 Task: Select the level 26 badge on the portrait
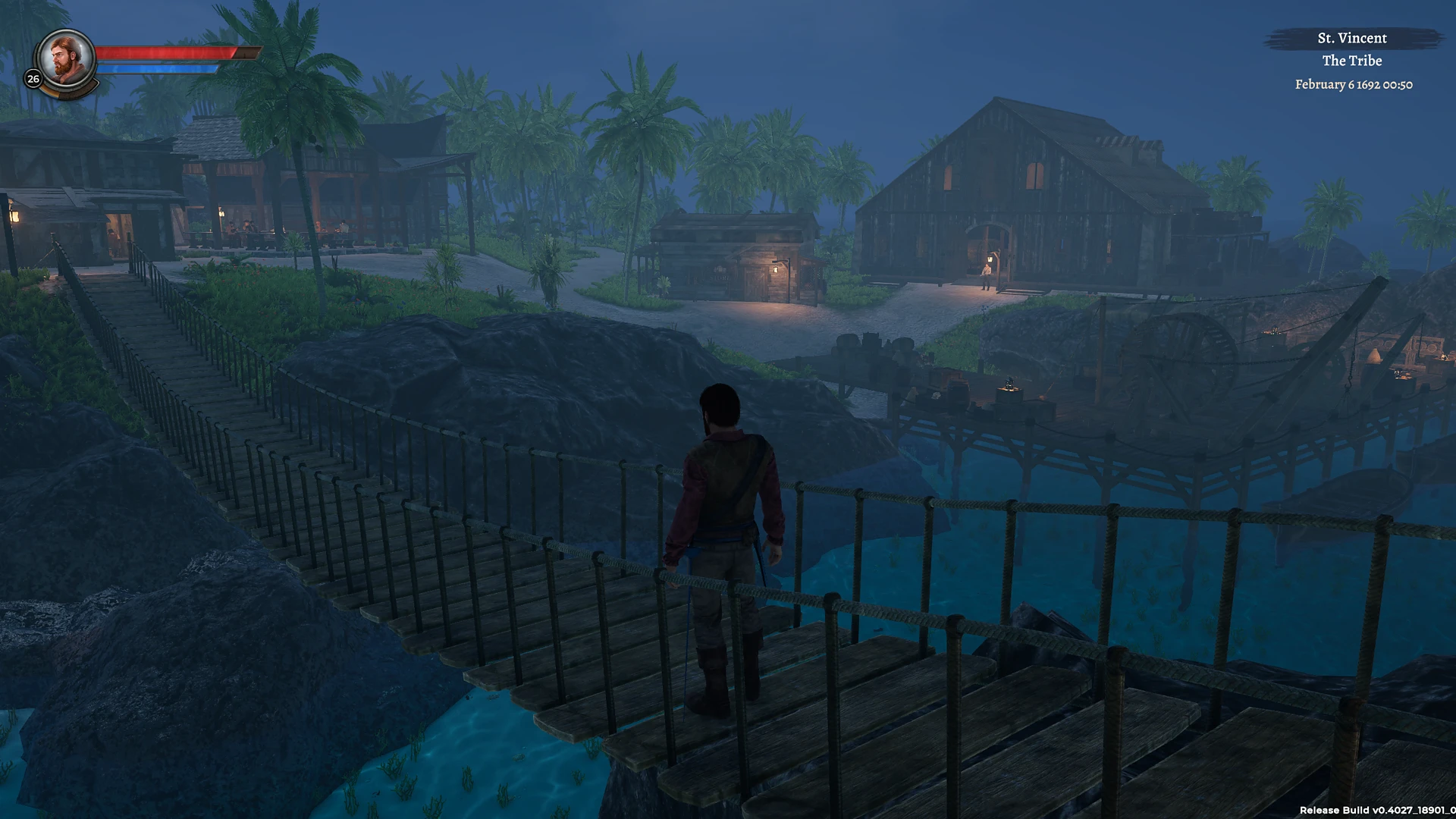point(33,77)
